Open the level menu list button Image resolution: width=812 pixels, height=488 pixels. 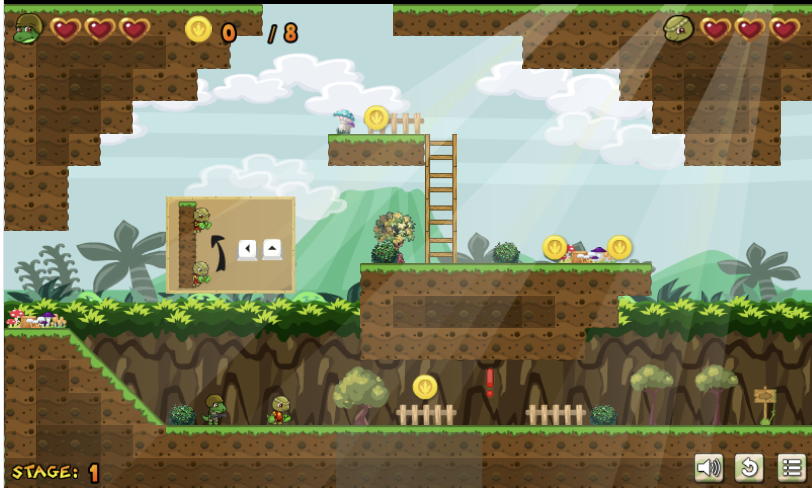coord(791,467)
